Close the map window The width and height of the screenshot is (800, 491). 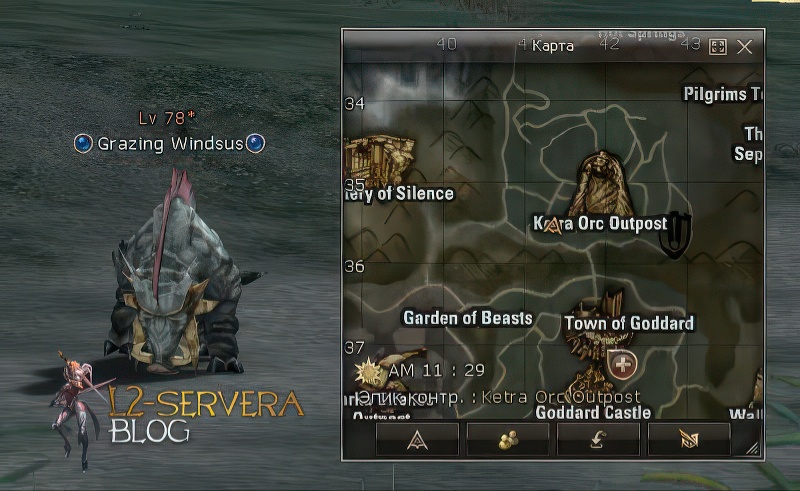click(x=744, y=46)
